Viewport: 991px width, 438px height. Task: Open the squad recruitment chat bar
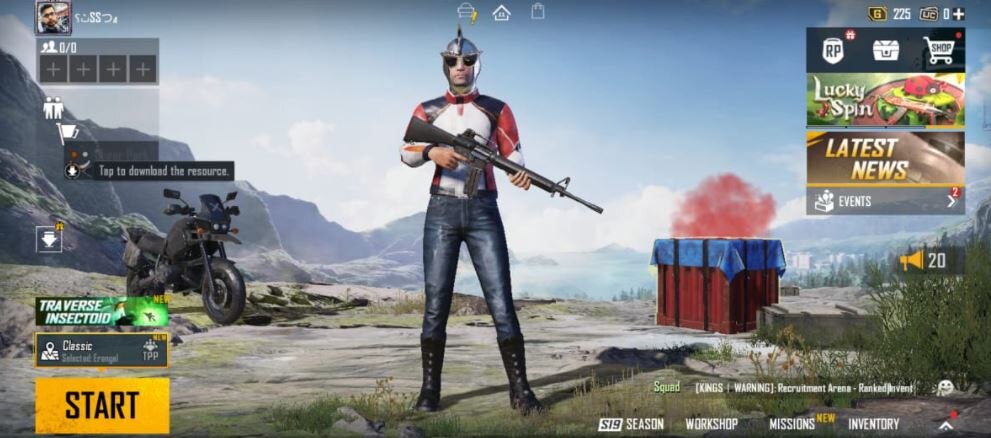(790, 388)
